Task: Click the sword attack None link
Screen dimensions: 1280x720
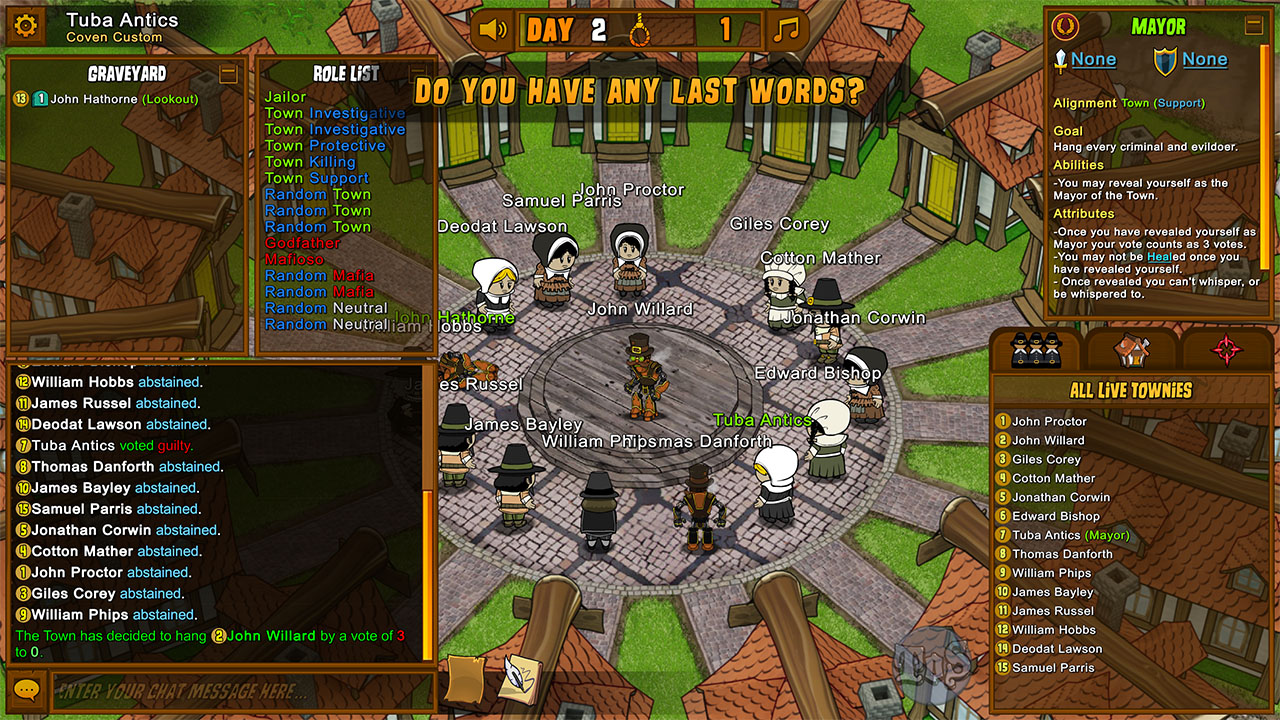Action: point(1093,60)
